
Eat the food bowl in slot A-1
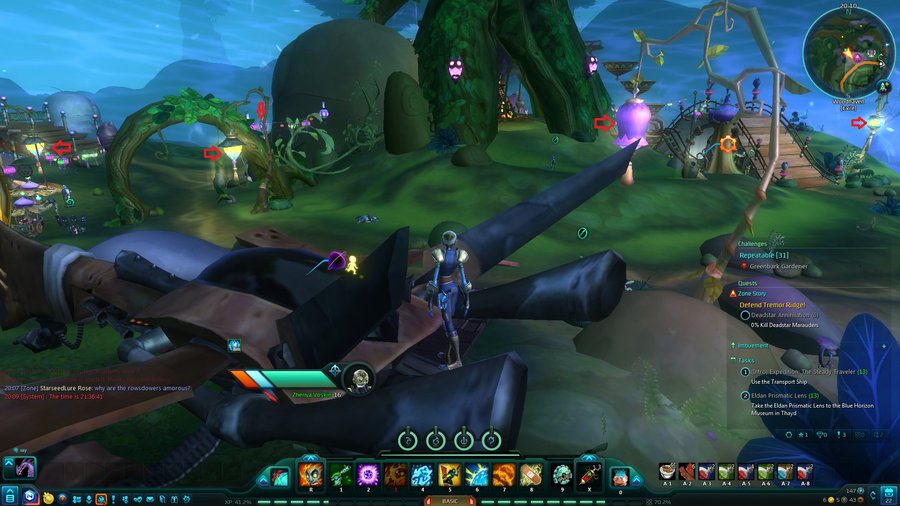coord(668,472)
